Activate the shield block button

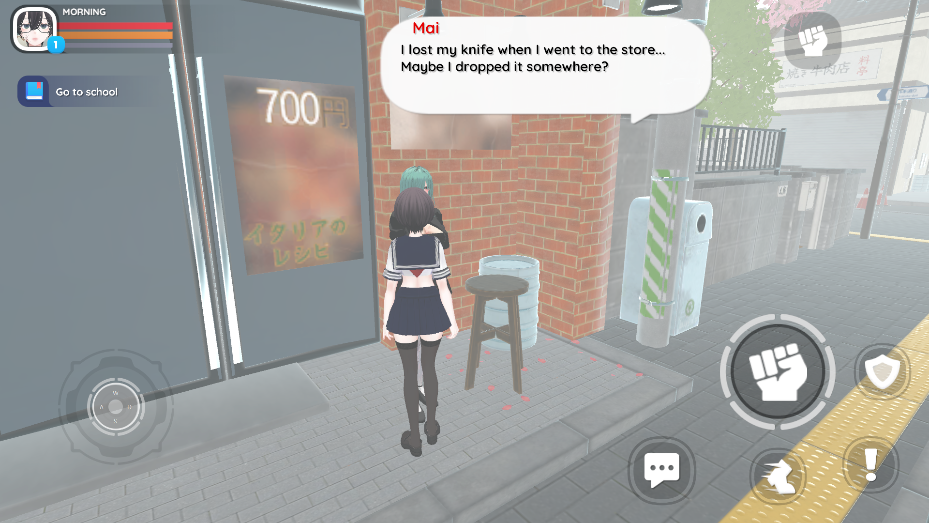click(x=882, y=372)
